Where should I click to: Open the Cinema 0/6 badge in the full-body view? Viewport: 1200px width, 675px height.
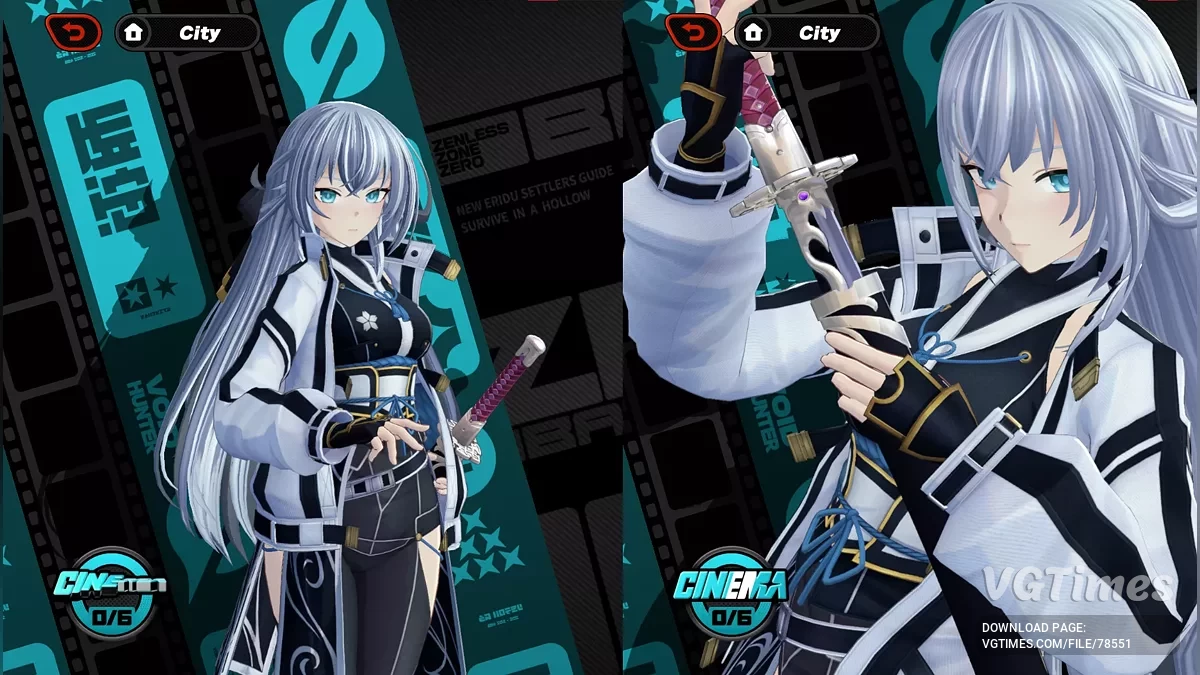click(x=108, y=594)
